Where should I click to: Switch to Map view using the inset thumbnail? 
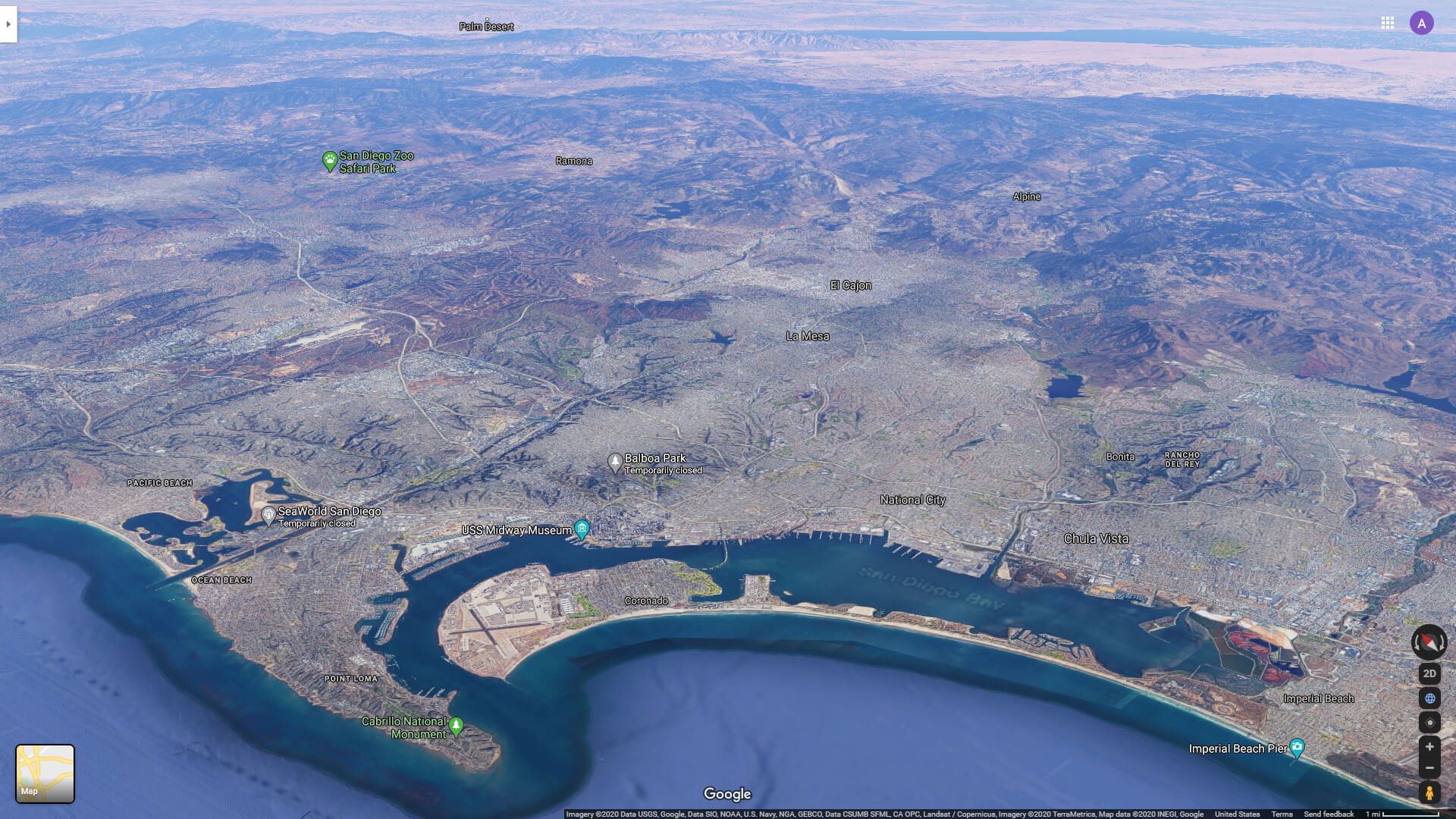click(43, 773)
